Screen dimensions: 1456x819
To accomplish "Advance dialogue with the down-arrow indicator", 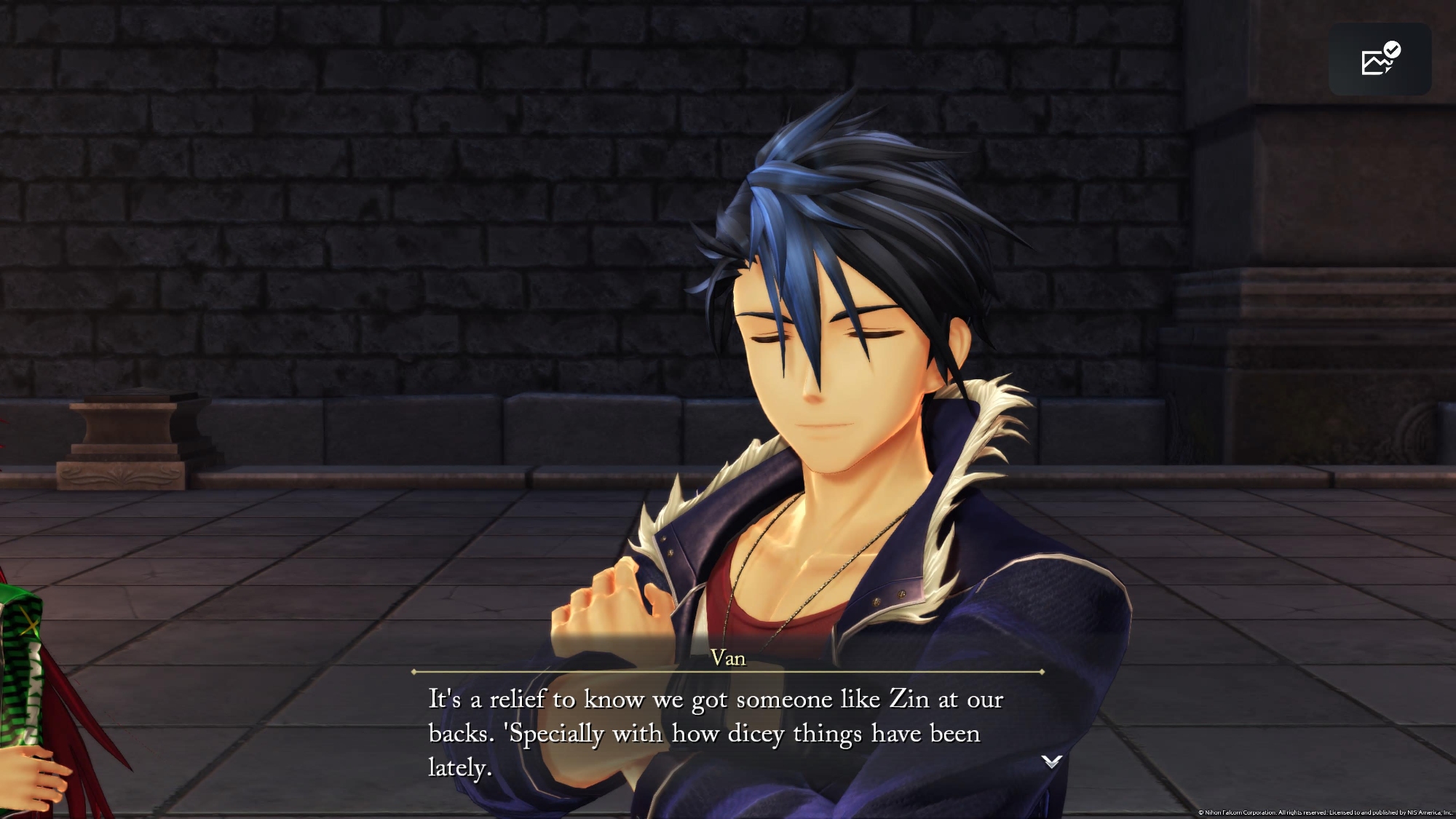I will [x=1051, y=761].
